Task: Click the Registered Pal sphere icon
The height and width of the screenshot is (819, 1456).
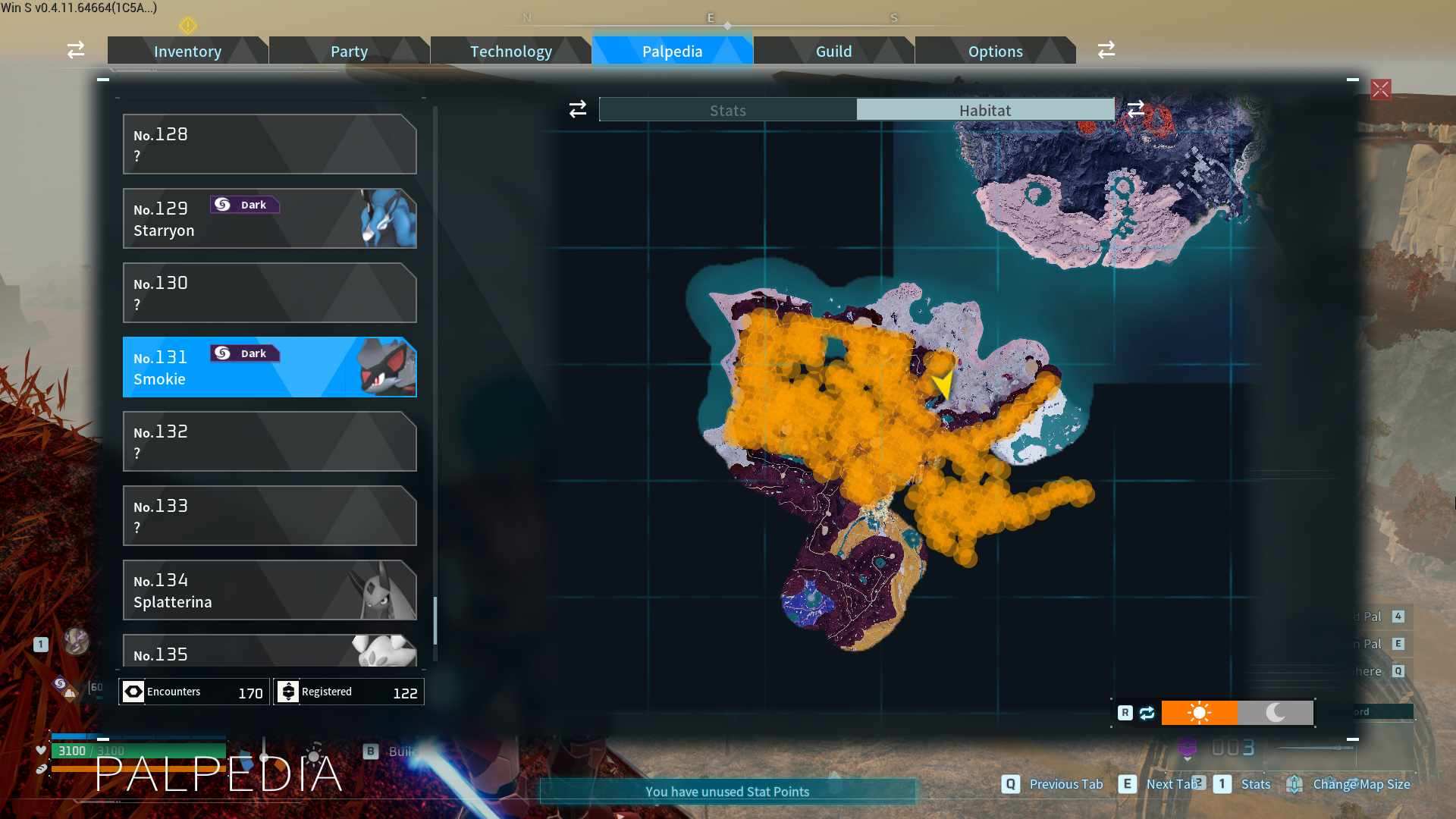Action: click(x=289, y=692)
